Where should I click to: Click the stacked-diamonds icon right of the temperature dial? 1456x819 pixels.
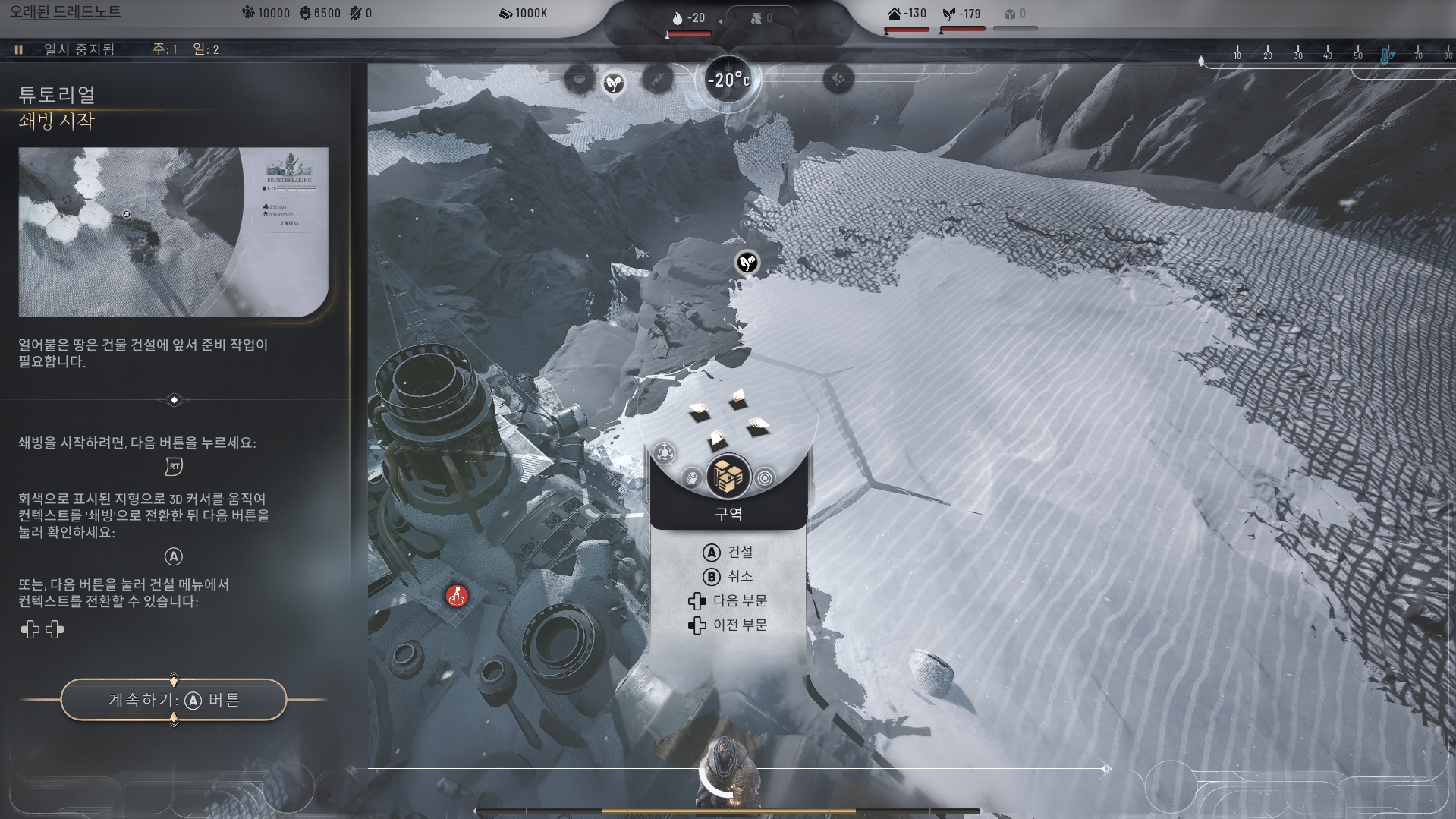[838, 79]
